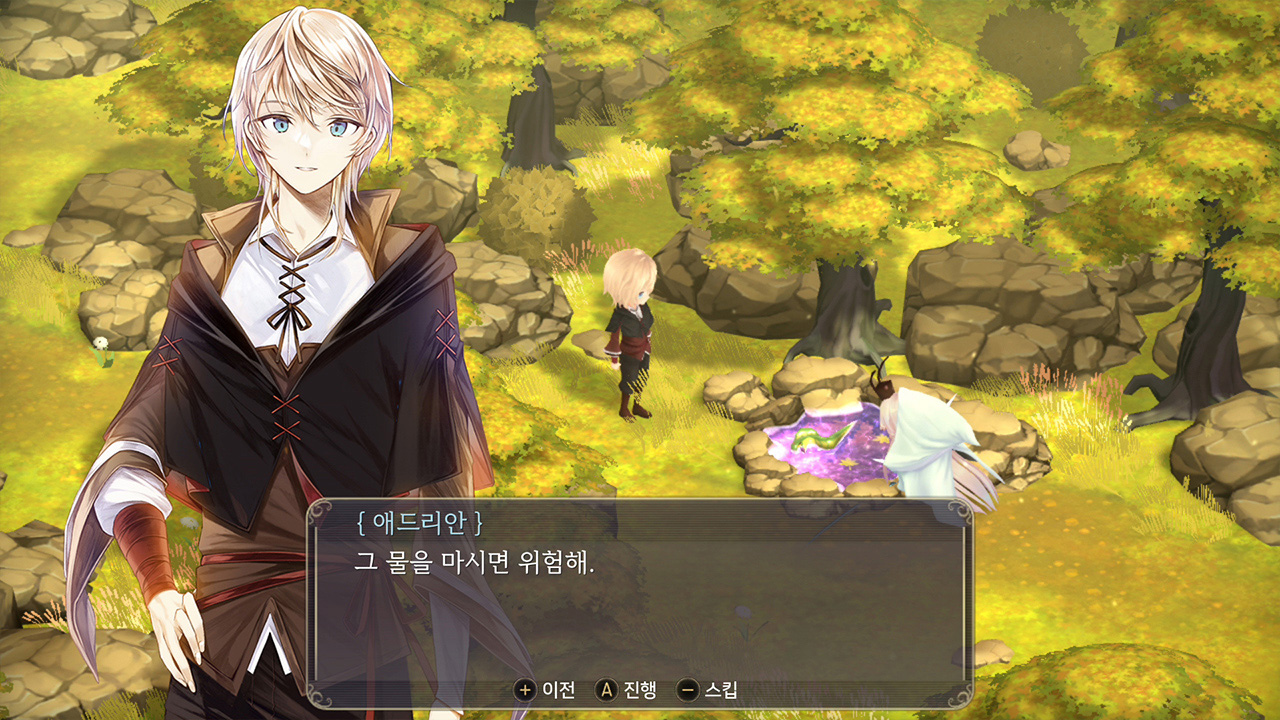Screen dimensions: 1280x720
Task: Click the + (이전) button icon
Action: (524, 688)
